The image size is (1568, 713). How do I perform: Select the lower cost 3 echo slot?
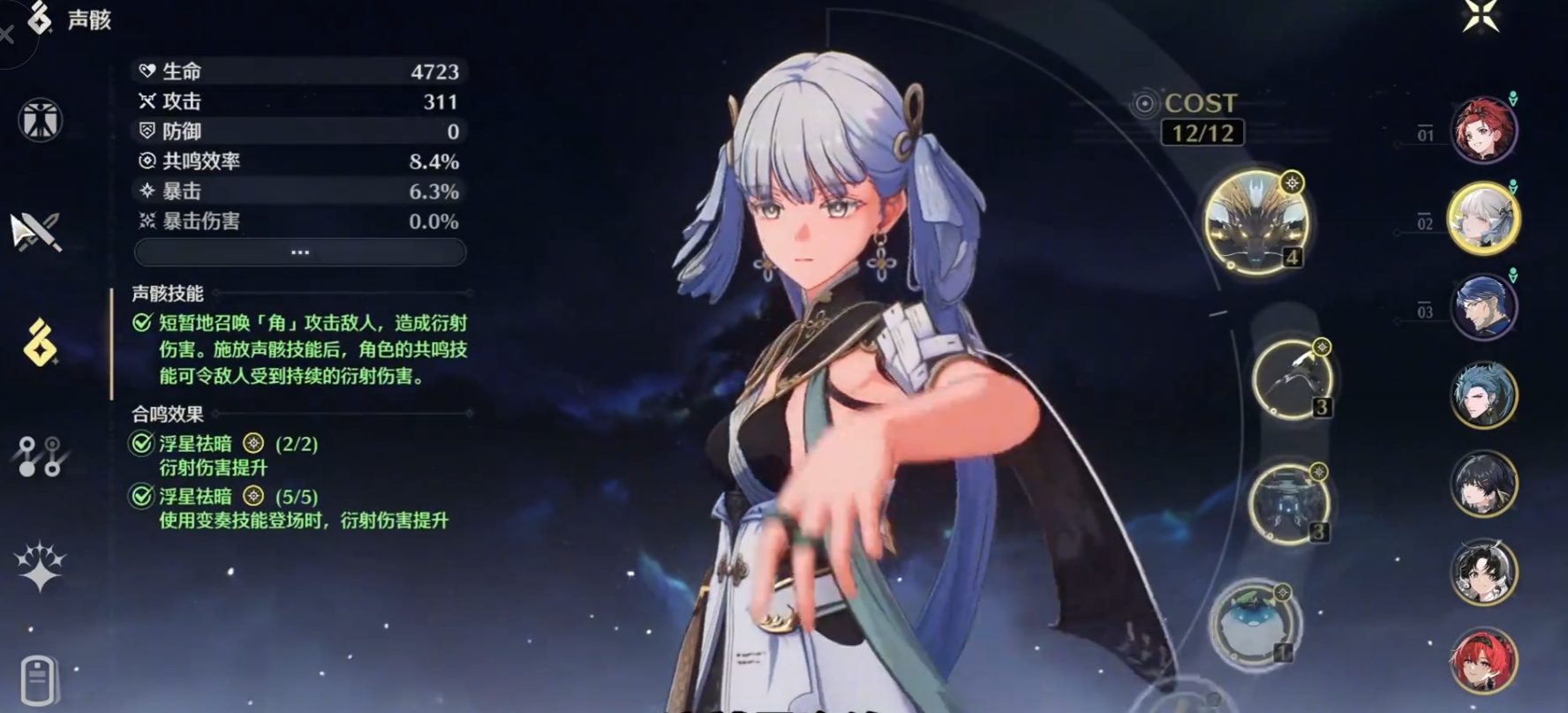coord(1289,503)
